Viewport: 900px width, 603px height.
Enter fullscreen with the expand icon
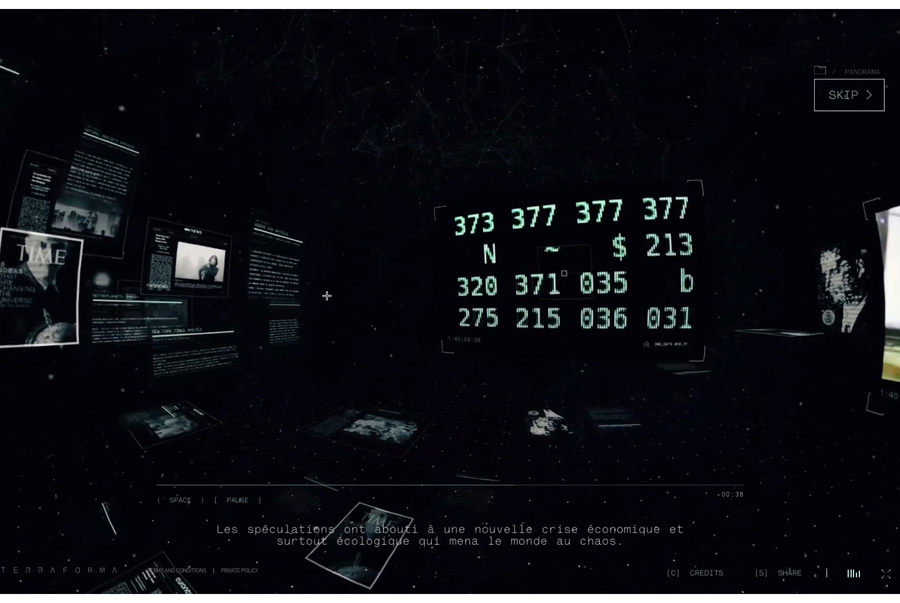click(x=885, y=573)
